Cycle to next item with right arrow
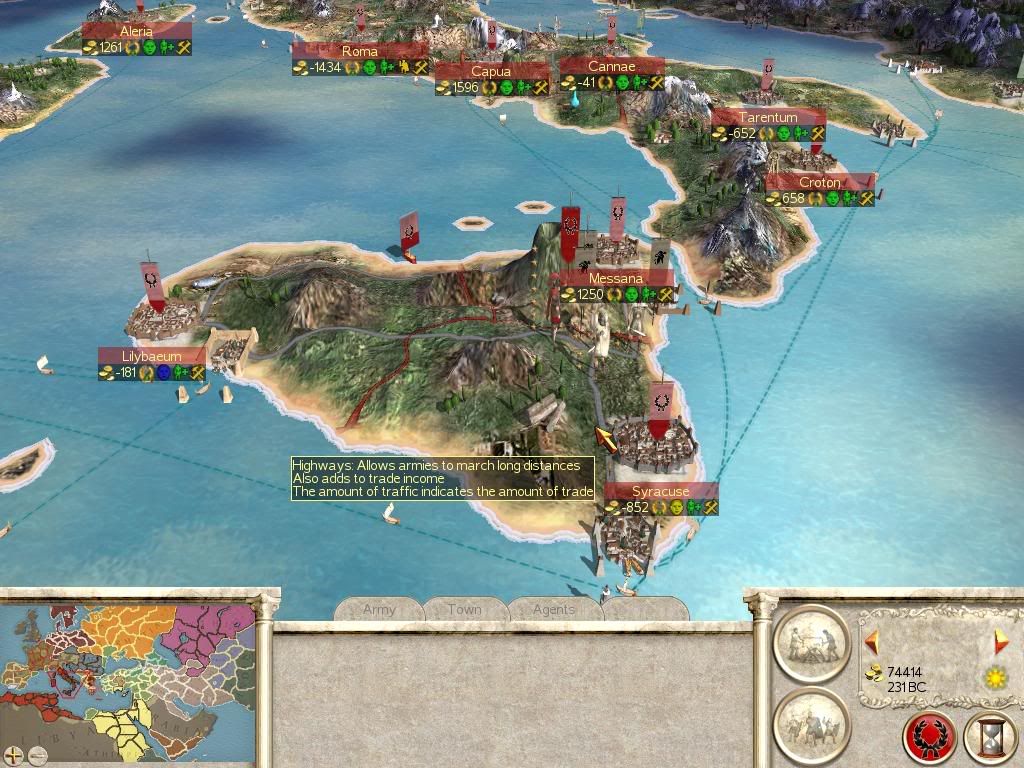Image resolution: width=1024 pixels, height=768 pixels. [x=1001, y=642]
